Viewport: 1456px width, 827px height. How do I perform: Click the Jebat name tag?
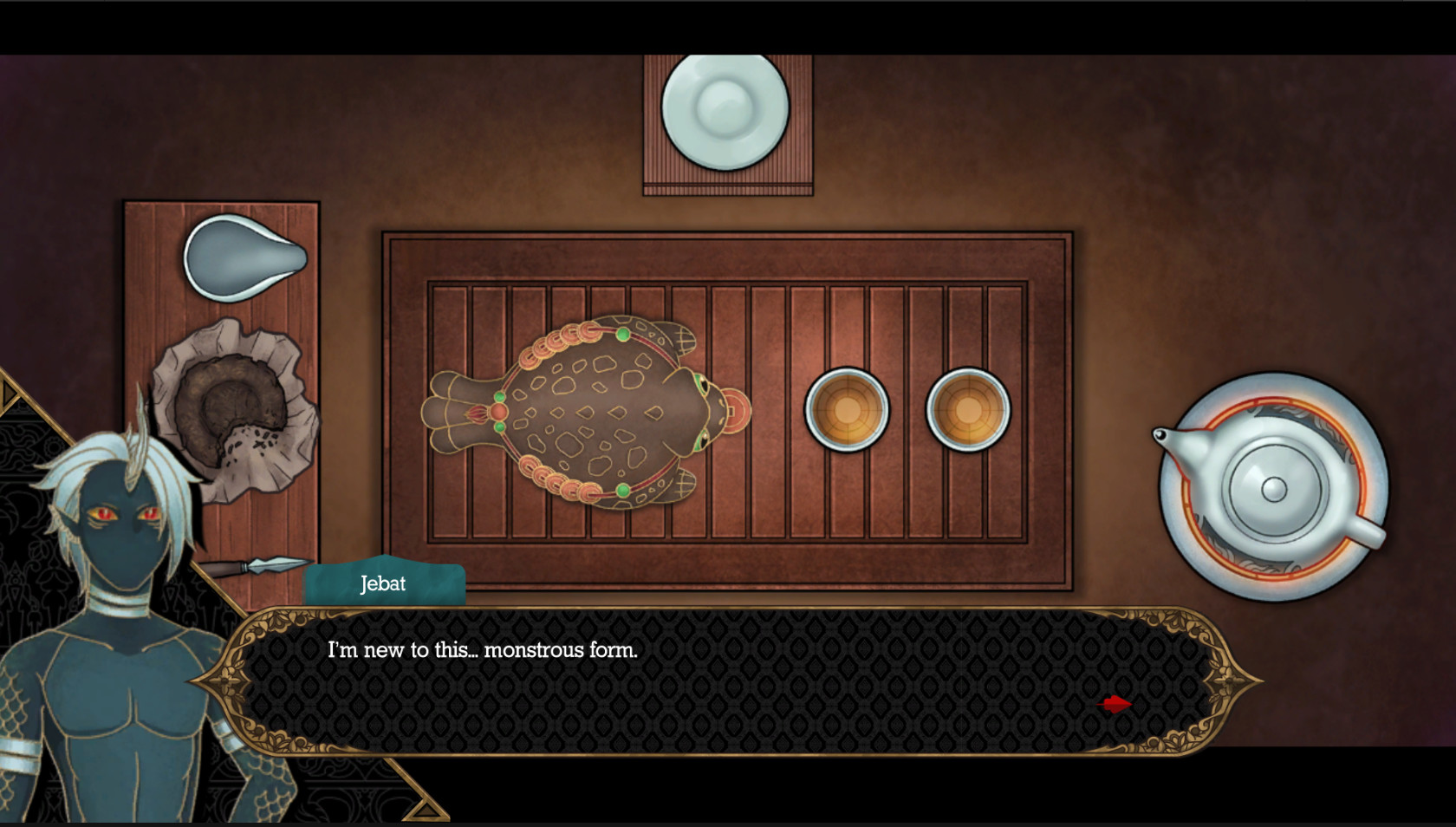[384, 583]
